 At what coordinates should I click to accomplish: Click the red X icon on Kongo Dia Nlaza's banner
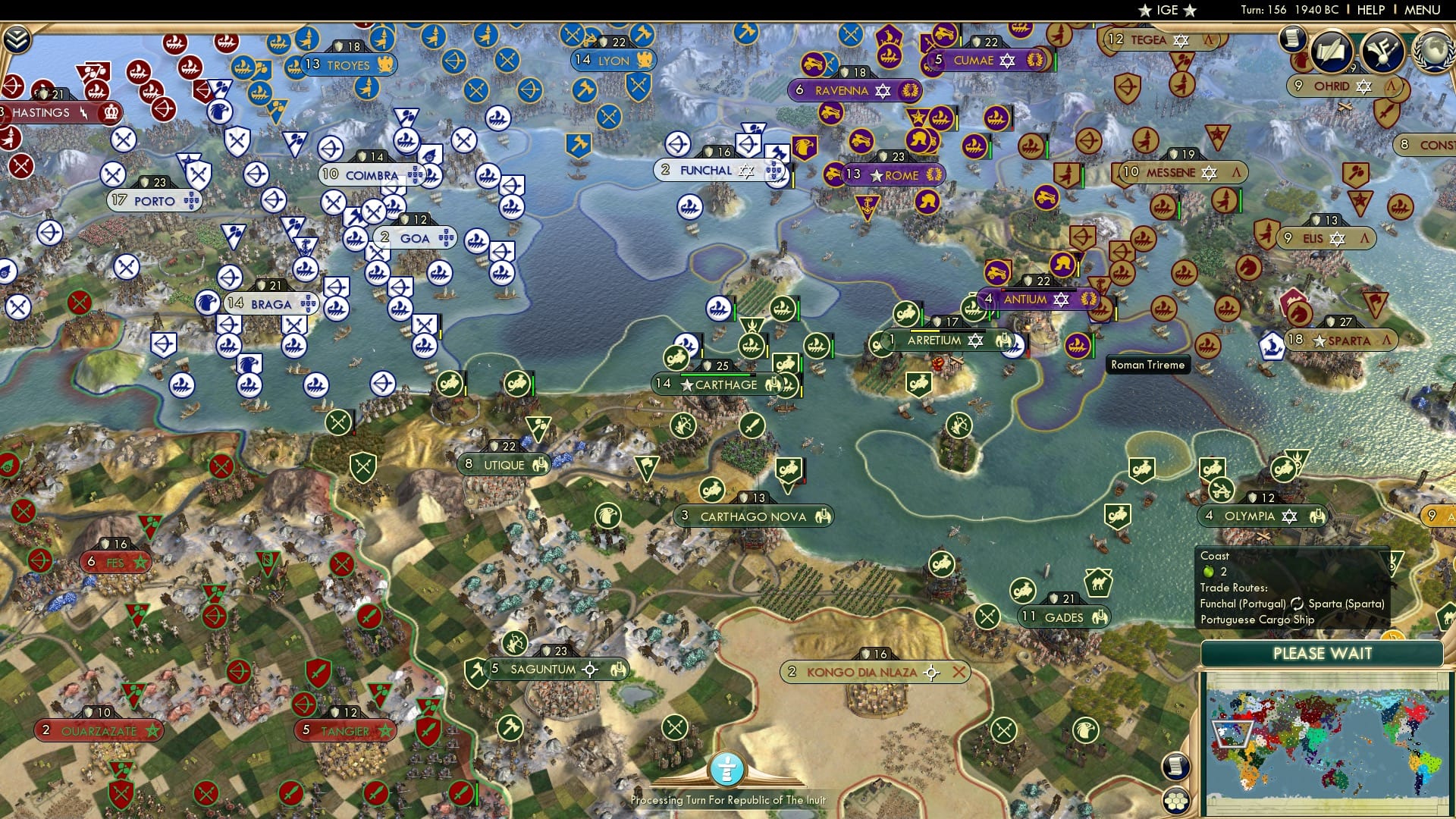coord(960,671)
